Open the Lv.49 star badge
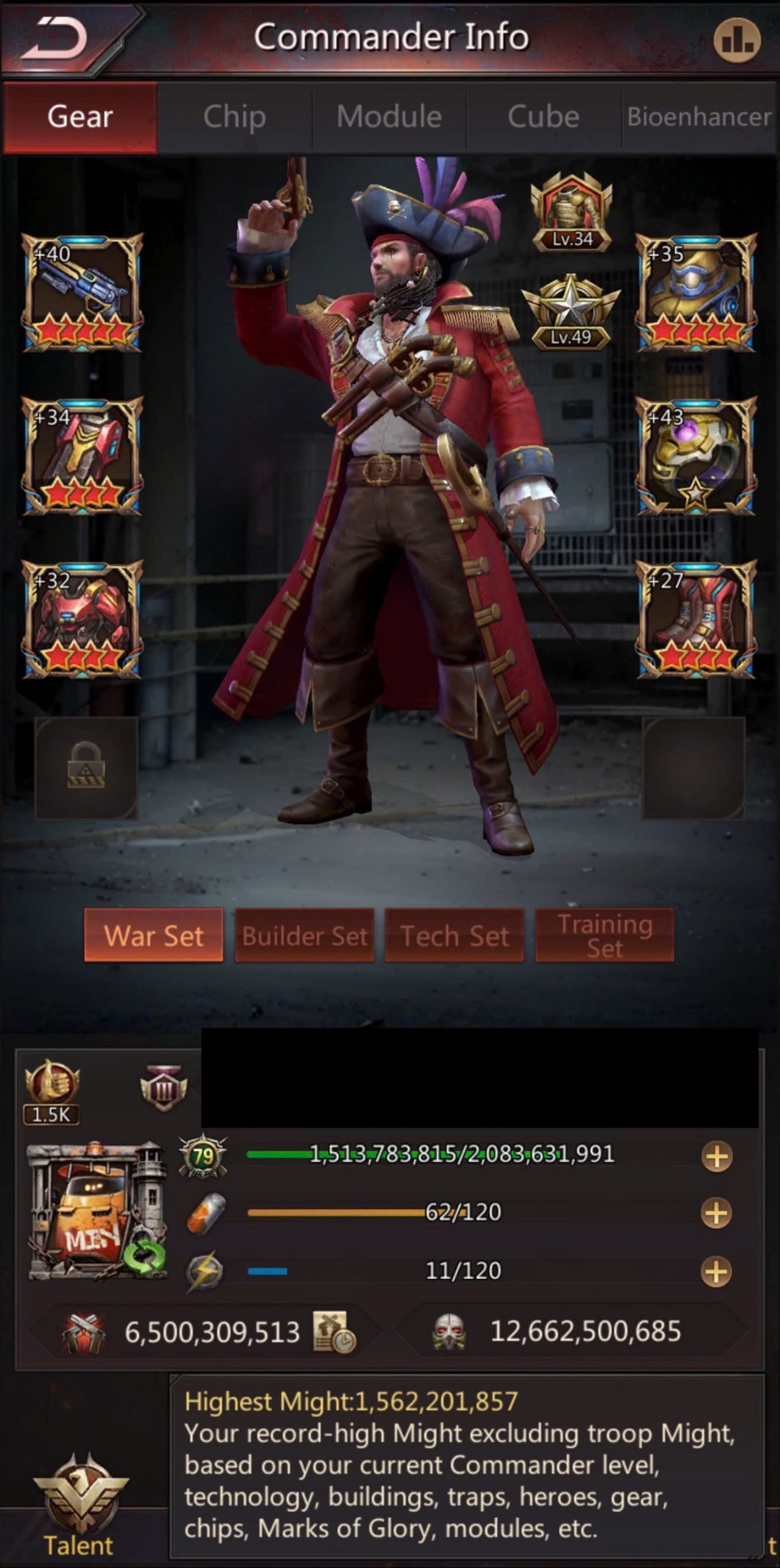Screen dimensions: 780x1568 click(x=571, y=312)
